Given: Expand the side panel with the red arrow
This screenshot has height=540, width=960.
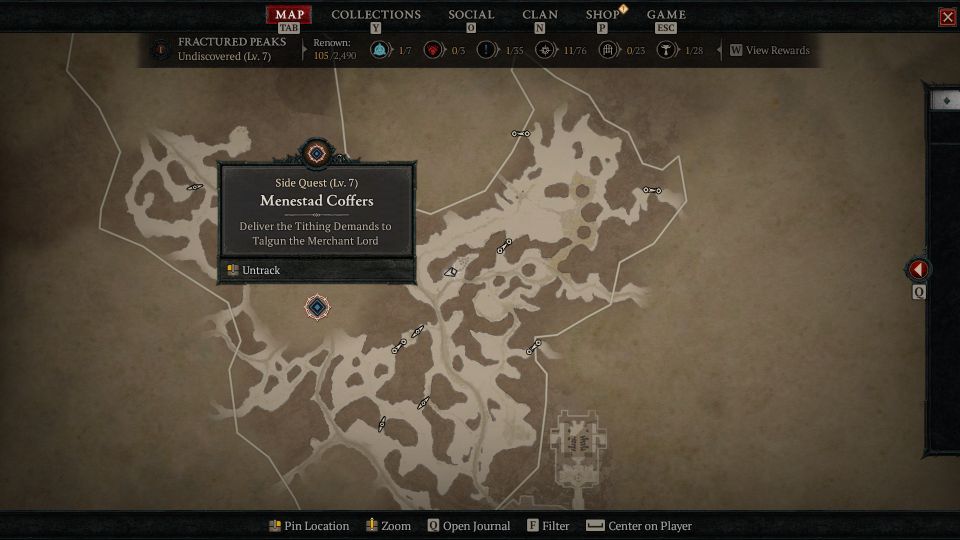Looking at the screenshot, I should 918,270.
